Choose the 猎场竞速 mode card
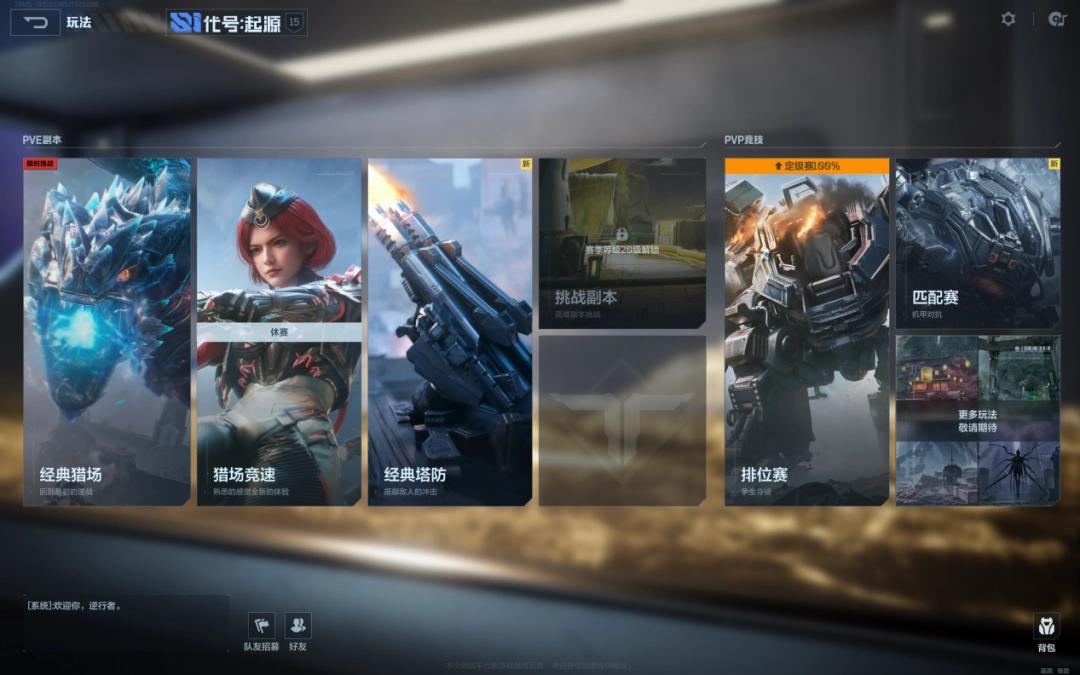Screen dimensions: 1080x675 pyautogui.click(x=279, y=331)
